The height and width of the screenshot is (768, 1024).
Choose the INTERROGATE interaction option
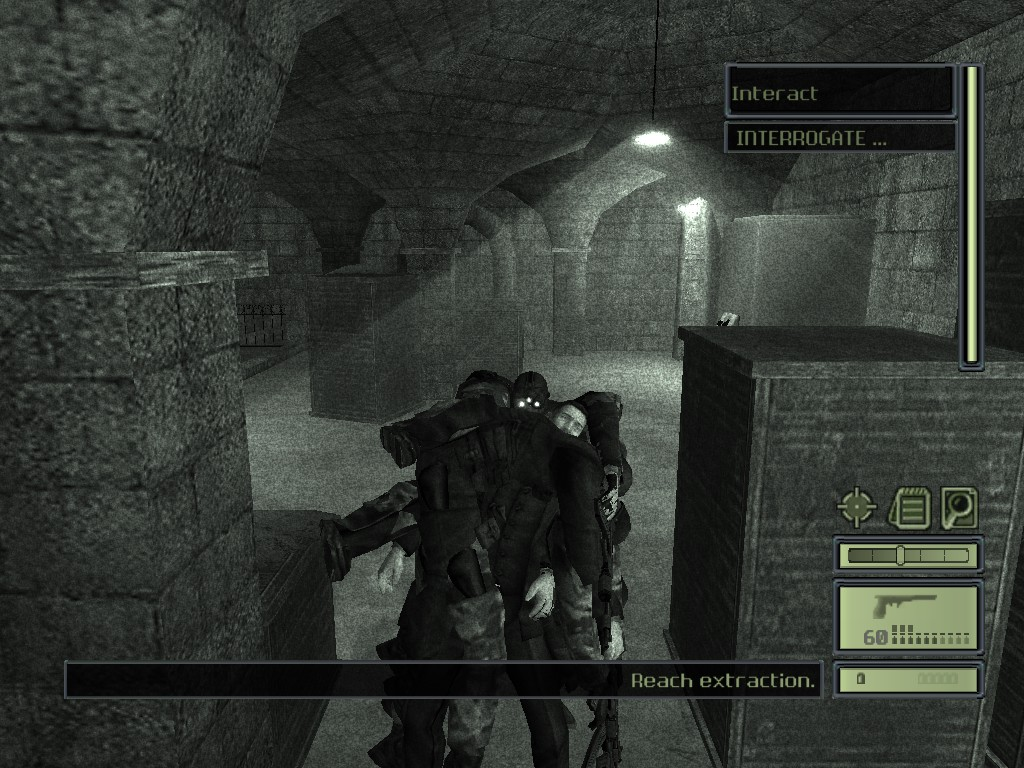(x=840, y=138)
